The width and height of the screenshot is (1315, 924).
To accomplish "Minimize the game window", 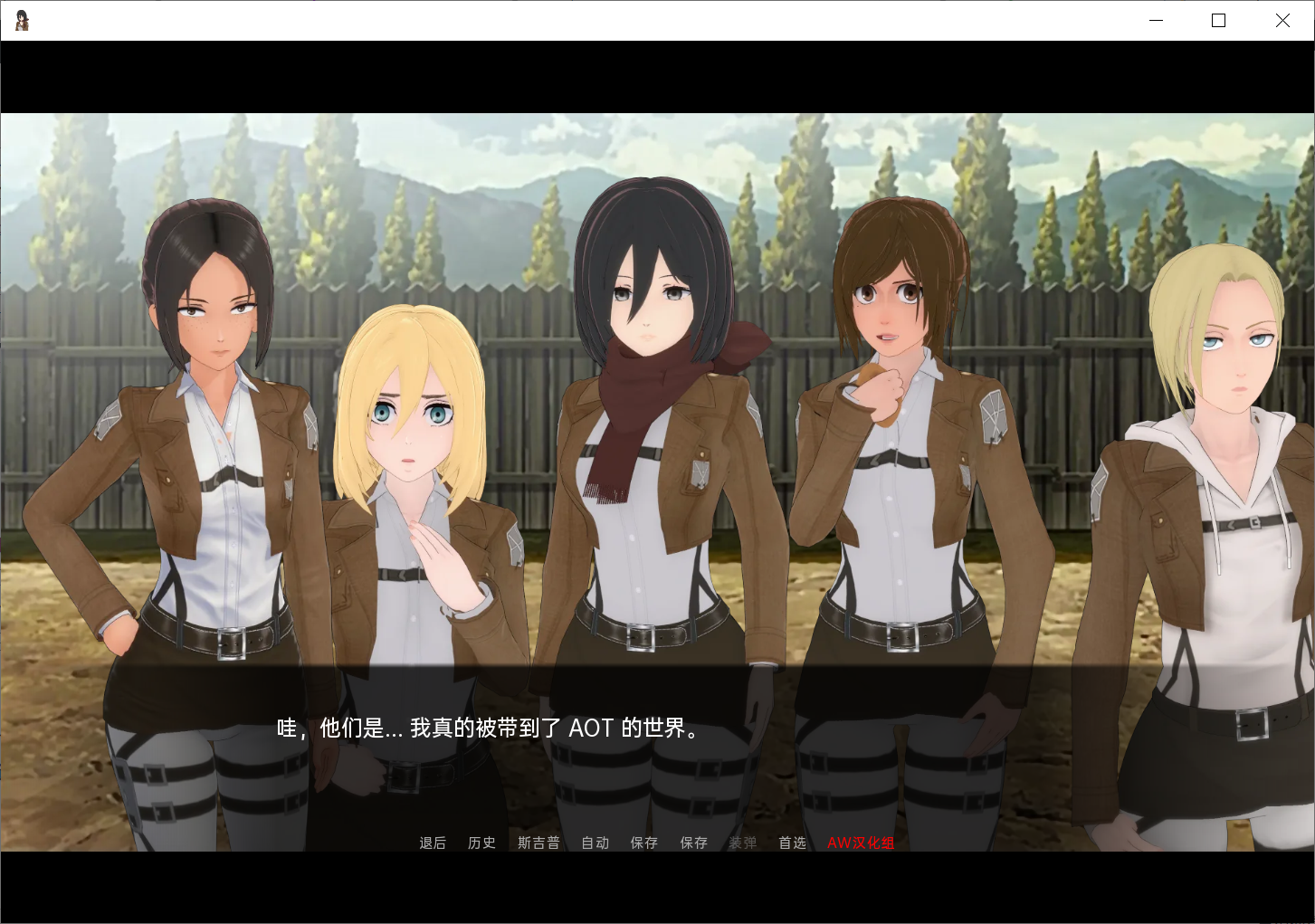I will [x=1156, y=20].
